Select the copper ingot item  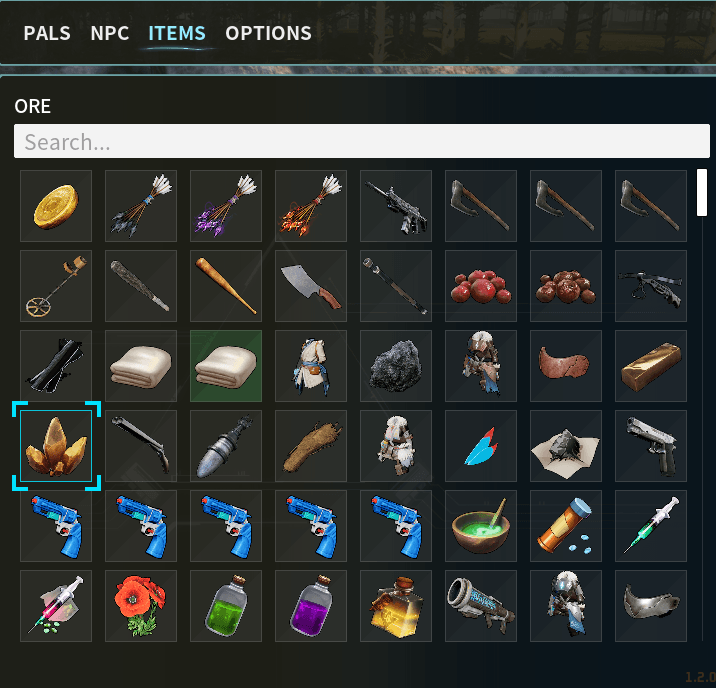tap(651, 366)
